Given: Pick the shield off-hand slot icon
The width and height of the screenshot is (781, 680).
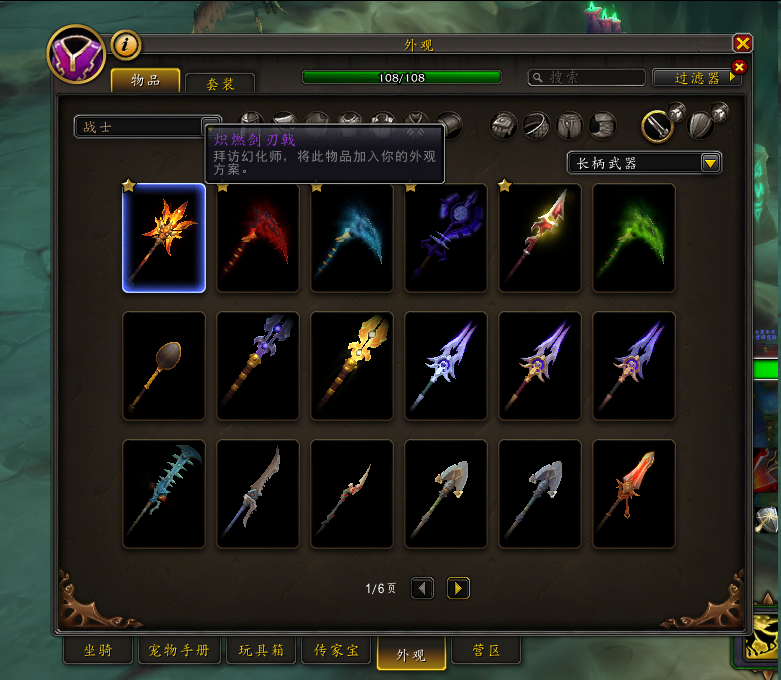Looking at the screenshot, I should pos(702,125).
